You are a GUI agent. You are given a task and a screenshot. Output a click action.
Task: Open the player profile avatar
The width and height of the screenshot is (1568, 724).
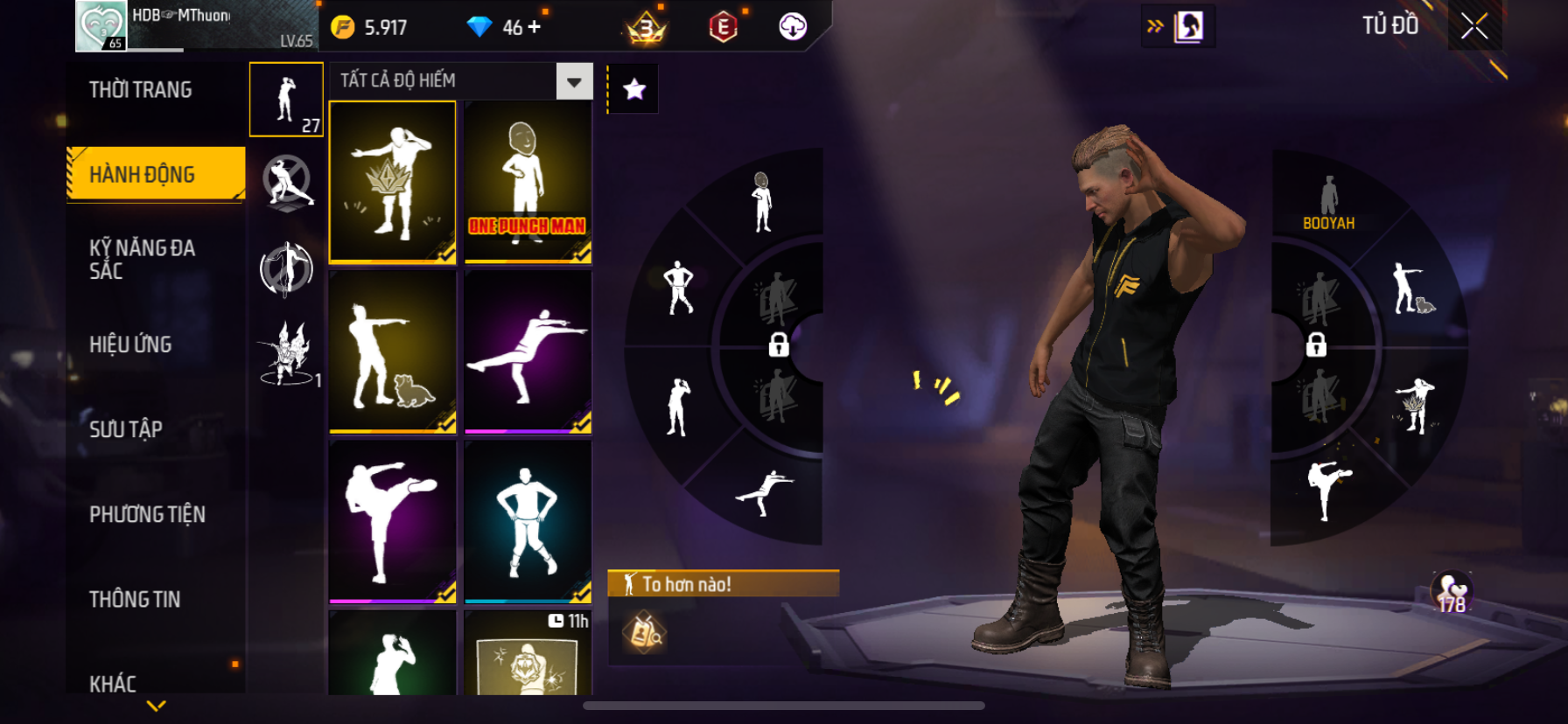pyautogui.click(x=101, y=26)
